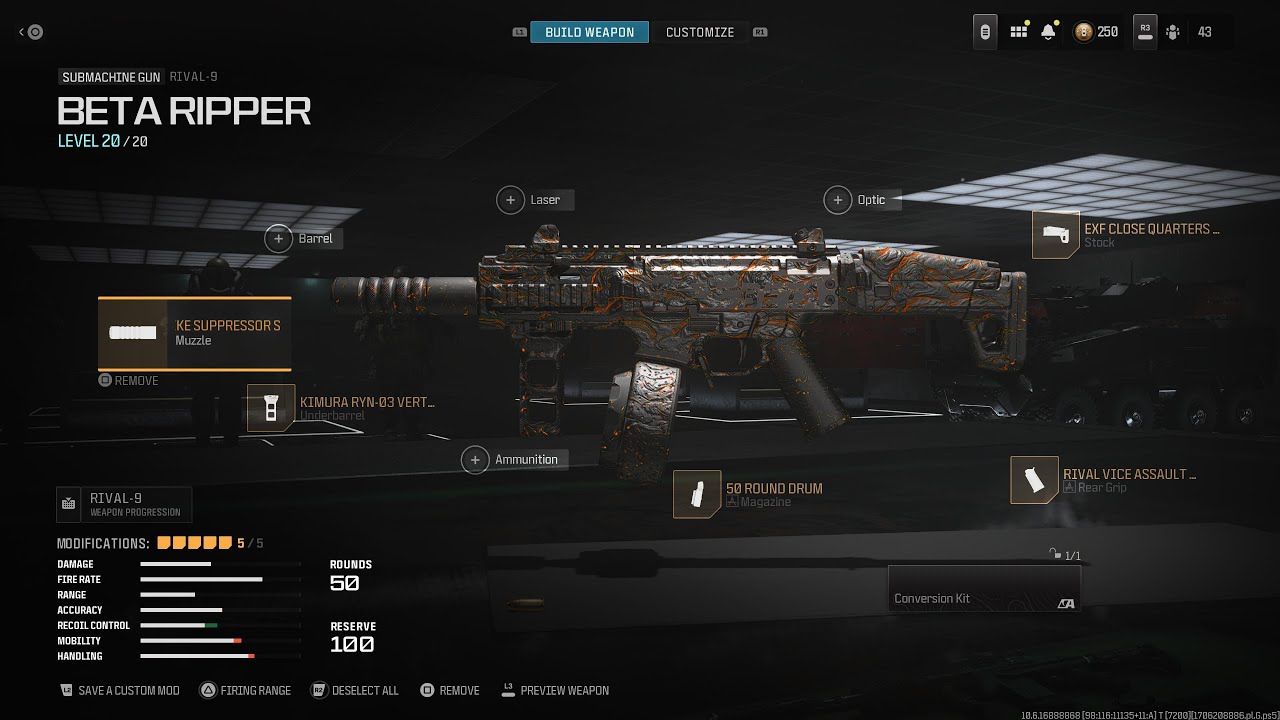Screen dimensions: 1280x720
Task: Open the notifications bell
Action: (x=1048, y=32)
